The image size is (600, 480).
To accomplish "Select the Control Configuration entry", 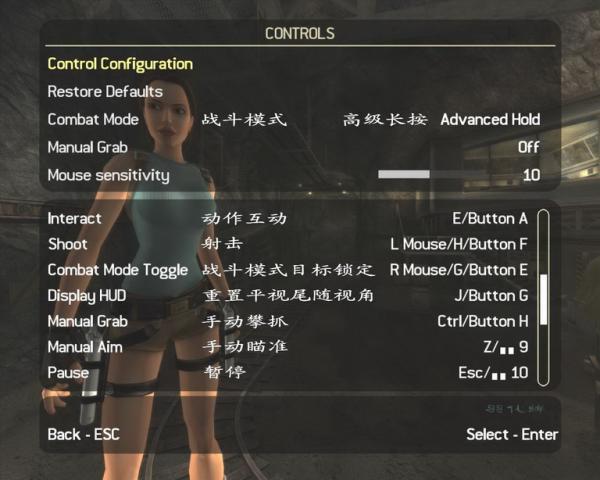I will (120, 64).
